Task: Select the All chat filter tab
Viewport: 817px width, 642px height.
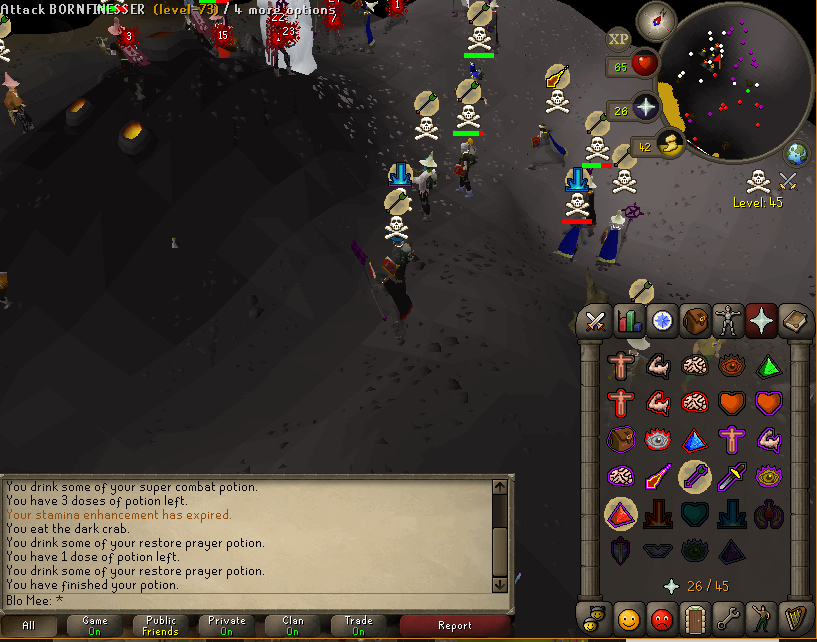Action: point(29,626)
